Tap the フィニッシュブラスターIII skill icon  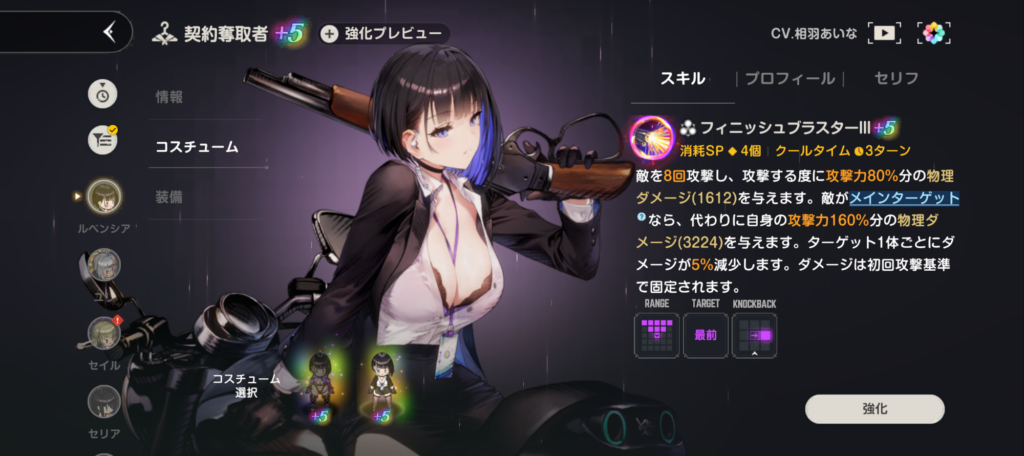coord(652,135)
